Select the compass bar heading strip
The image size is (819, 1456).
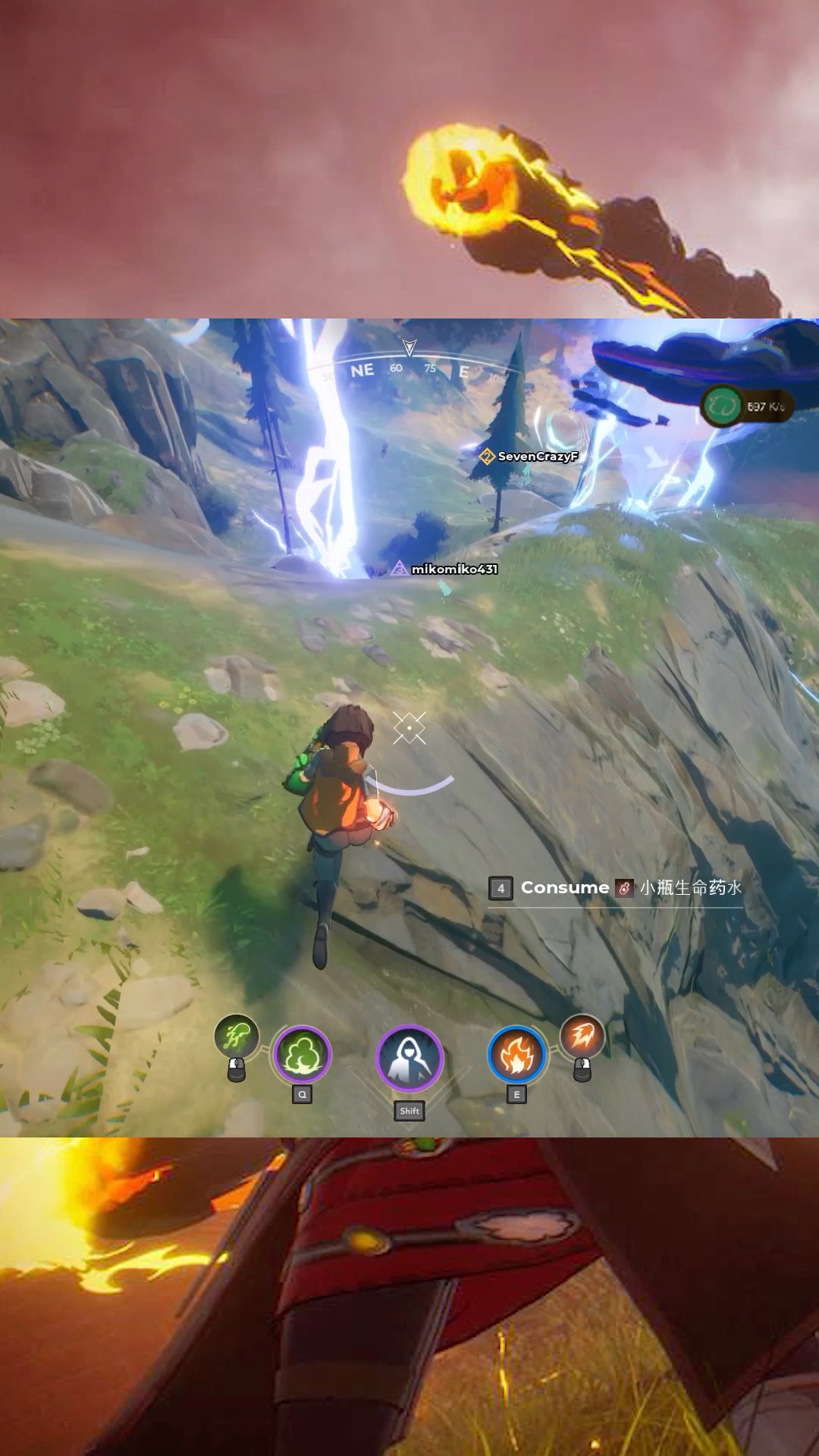coord(409,369)
